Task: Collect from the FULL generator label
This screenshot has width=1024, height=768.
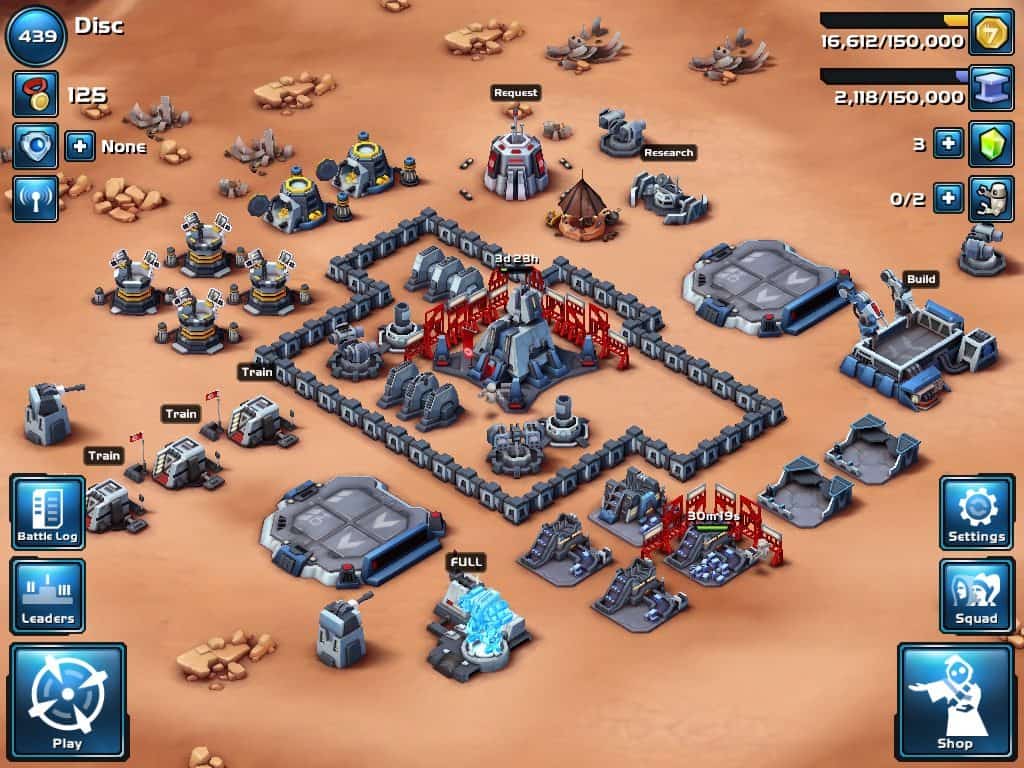Action: pyautogui.click(x=466, y=562)
